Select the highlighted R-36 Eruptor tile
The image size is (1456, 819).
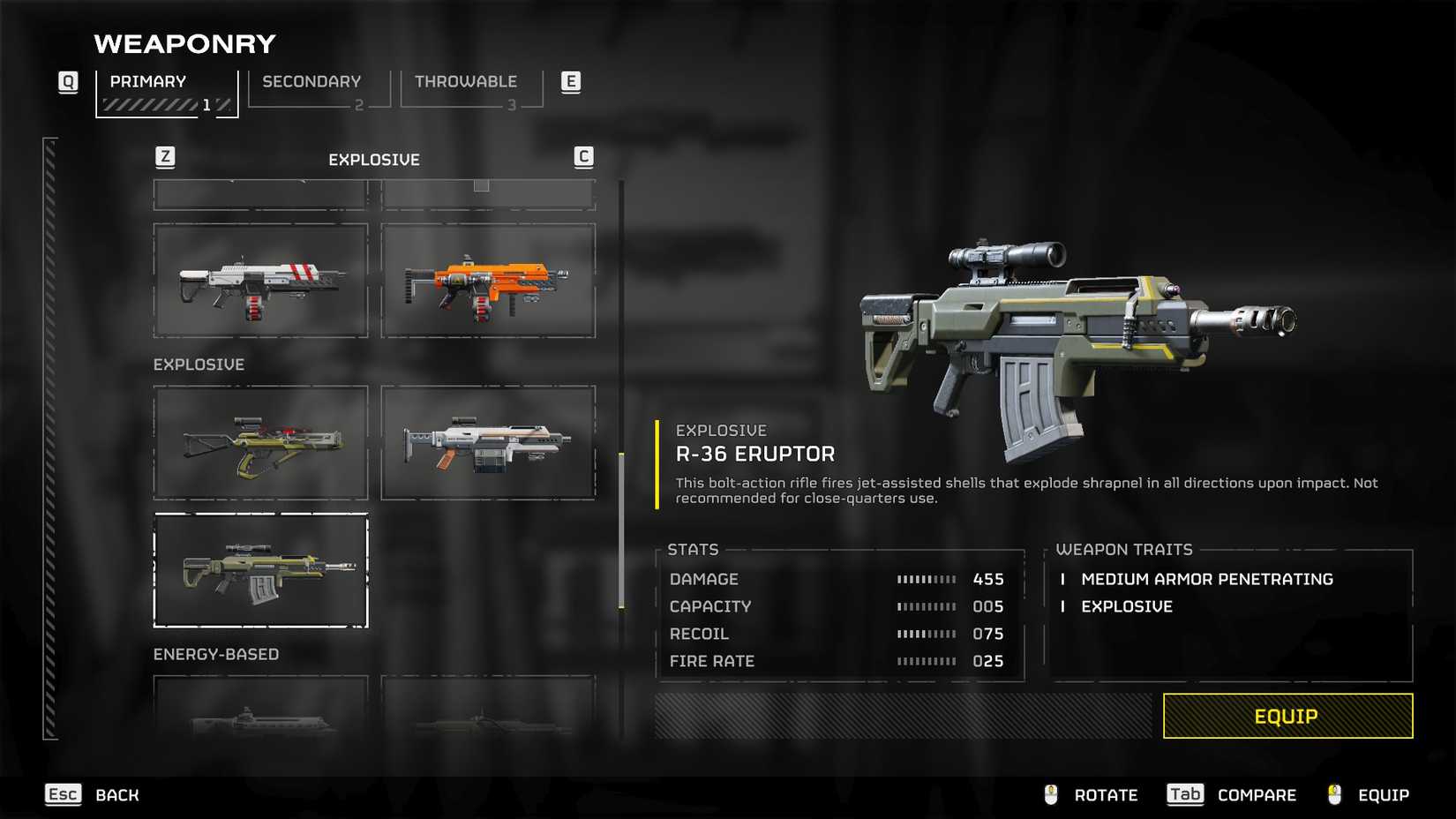click(260, 570)
